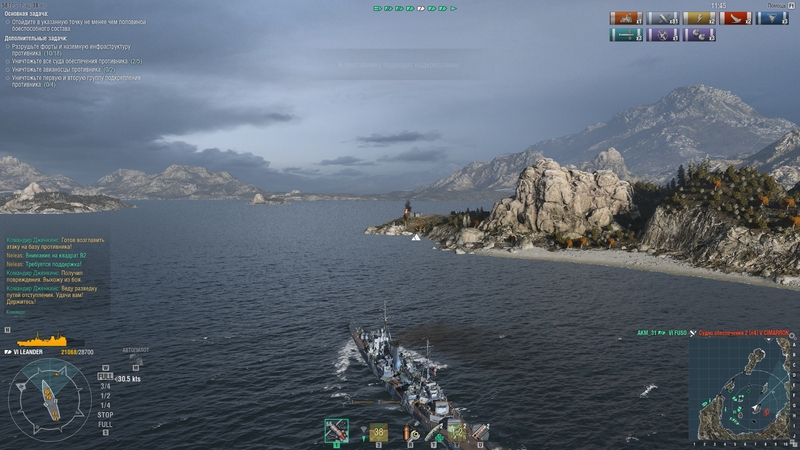Activate the Damage Control Party consumable

point(410,433)
